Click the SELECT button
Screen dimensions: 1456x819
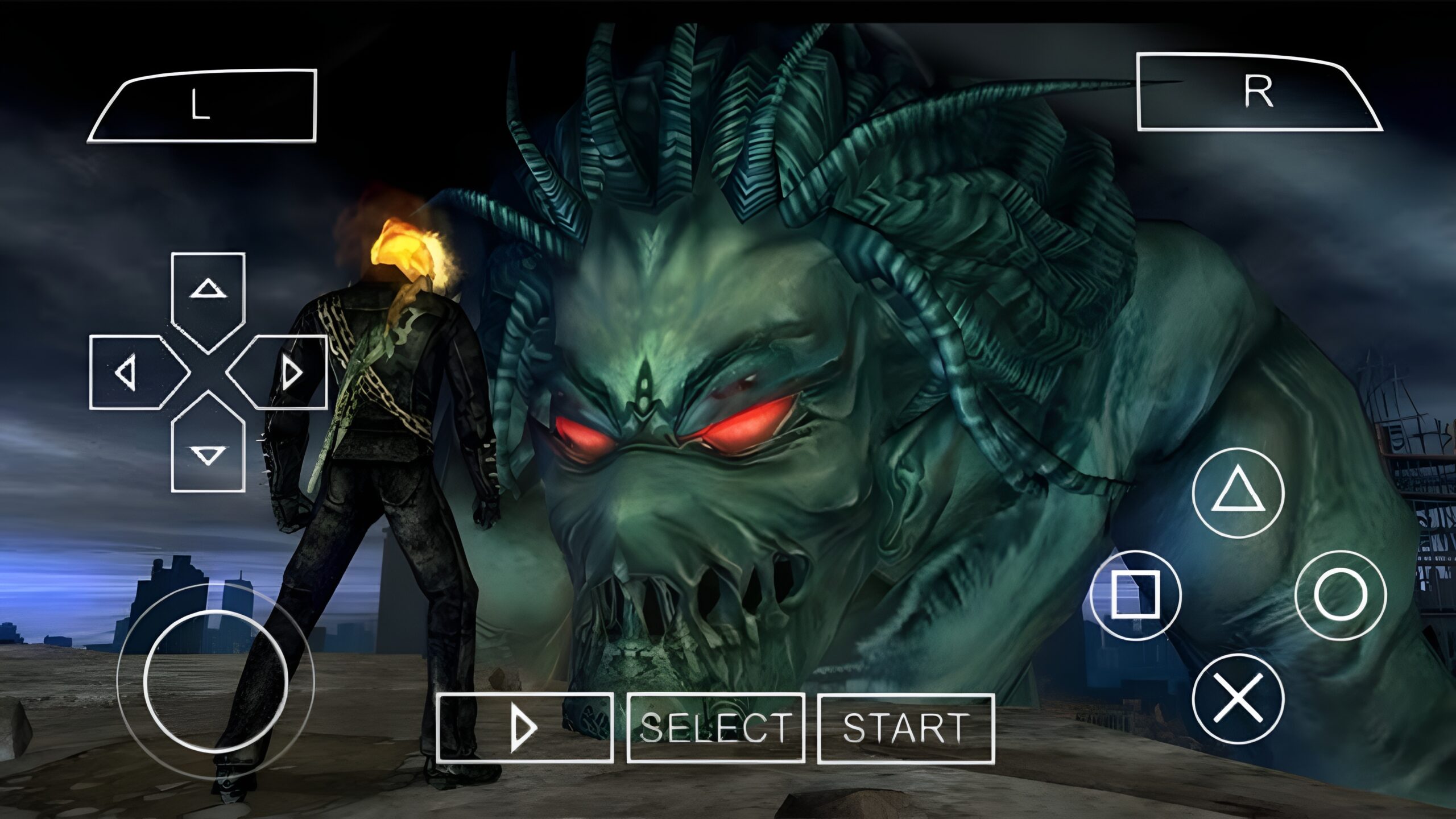pos(715,728)
